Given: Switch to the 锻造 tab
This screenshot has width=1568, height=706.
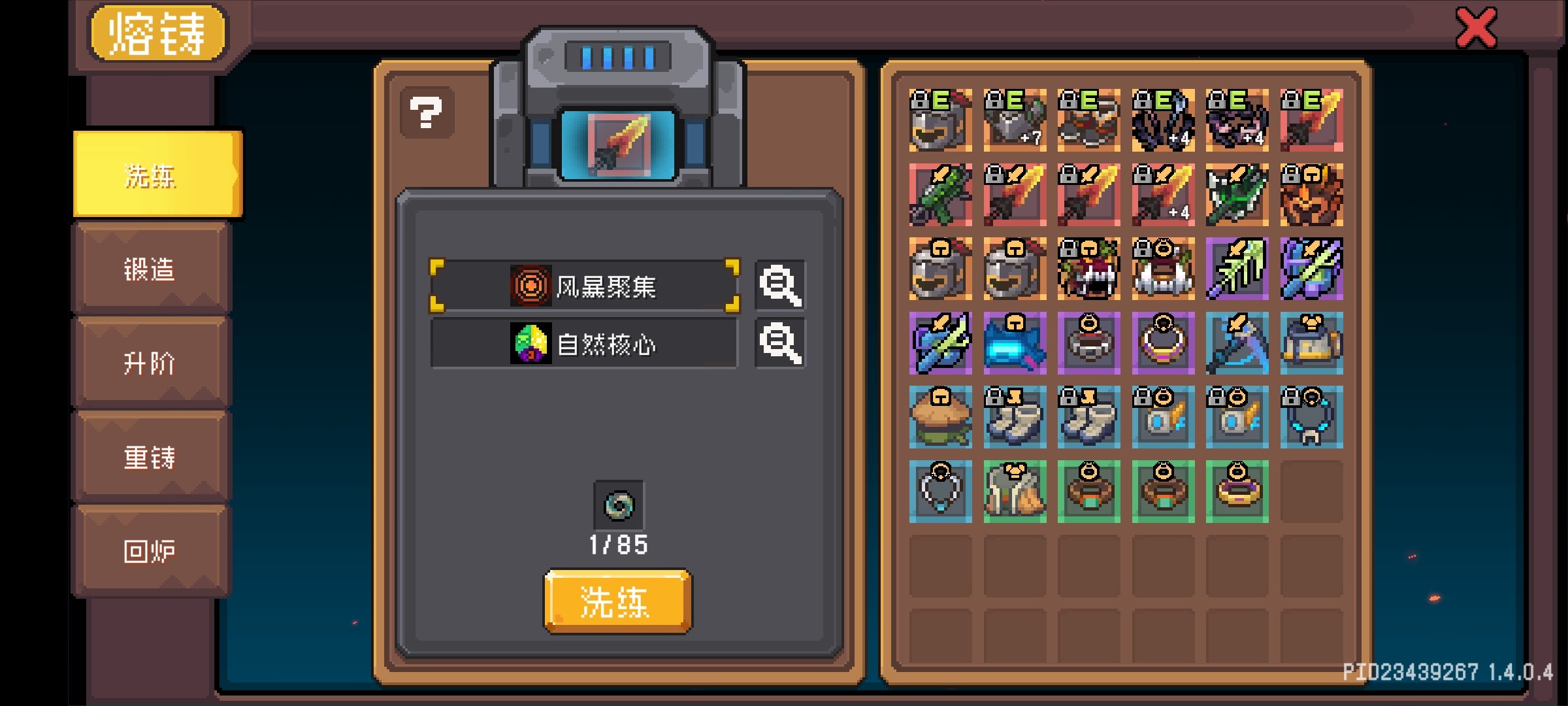Looking at the screenshot, I should (x=149, y=268).
